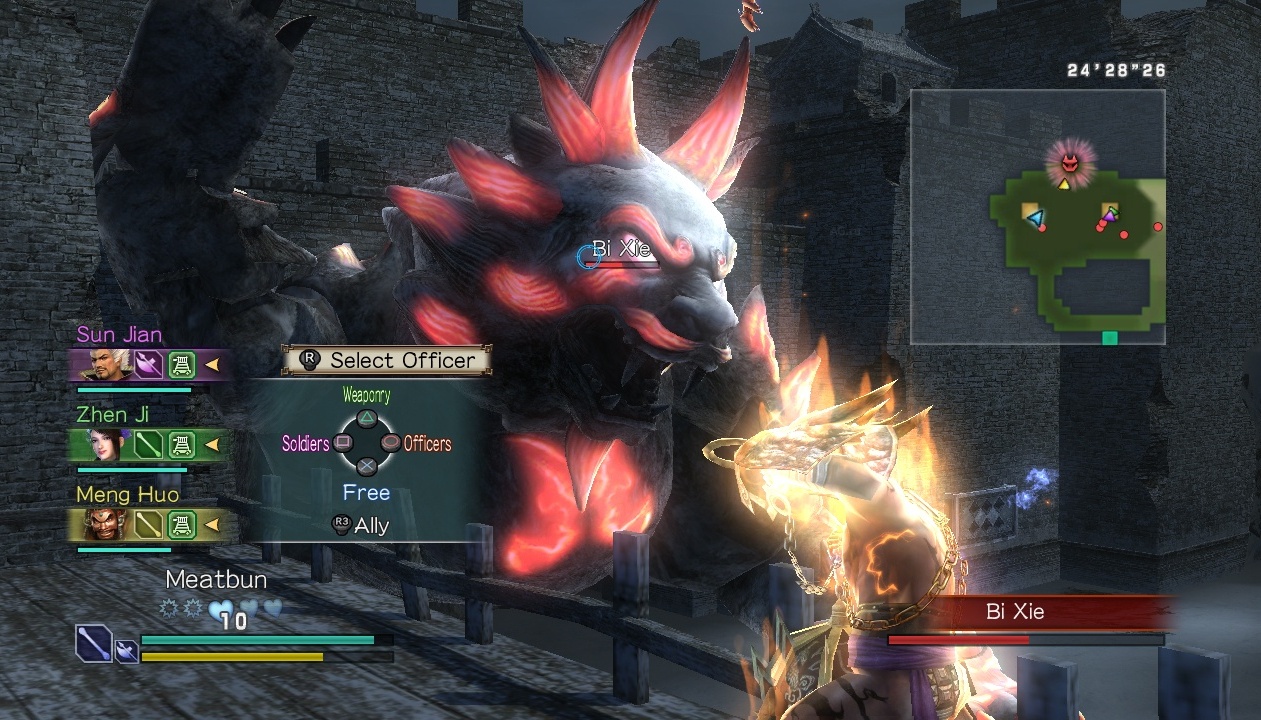
Task: Select Meng Huo's yellow club weapon icon
Action: click(148, 524)
